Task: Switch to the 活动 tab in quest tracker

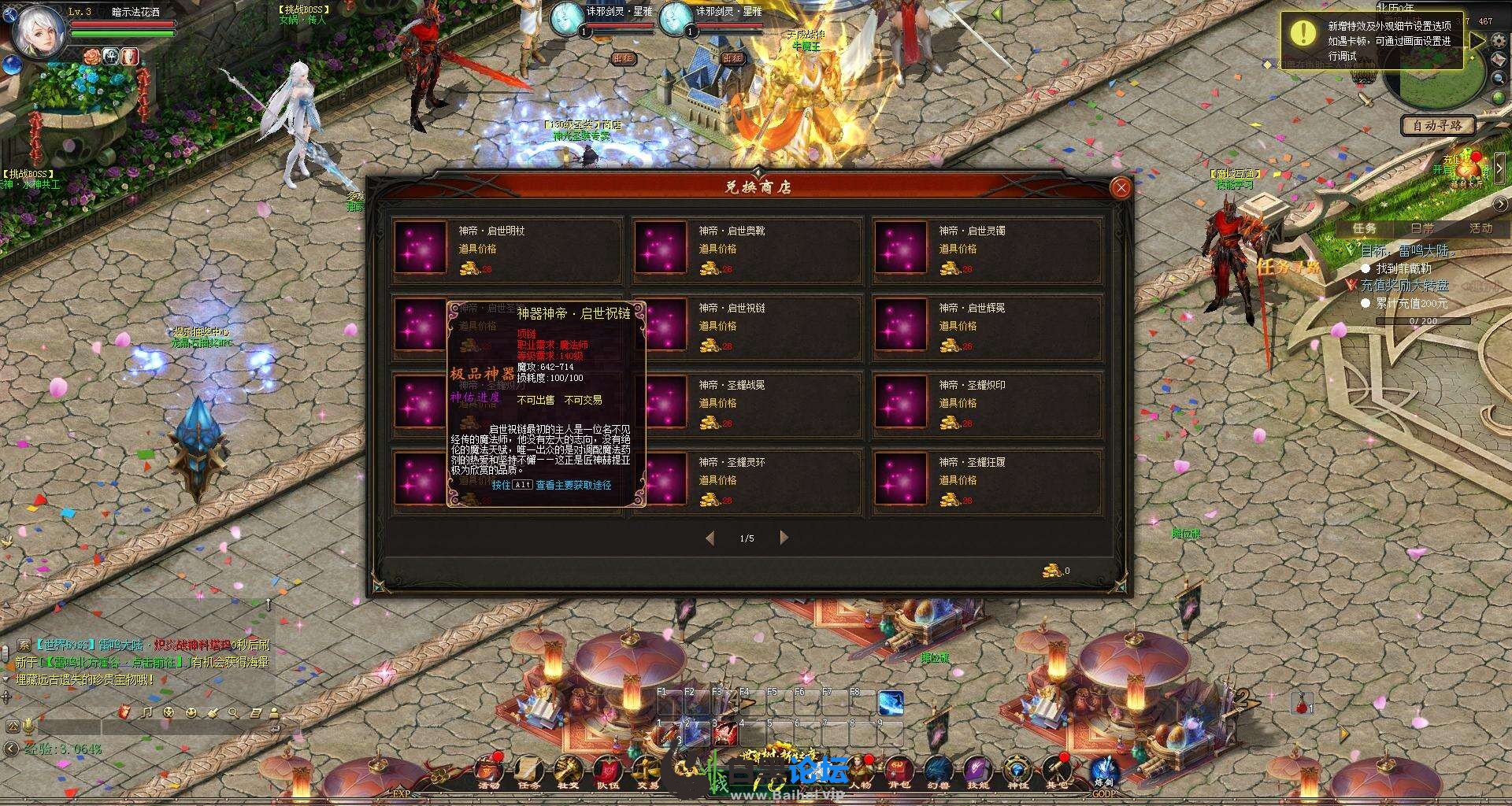Action: (1480, 228)
